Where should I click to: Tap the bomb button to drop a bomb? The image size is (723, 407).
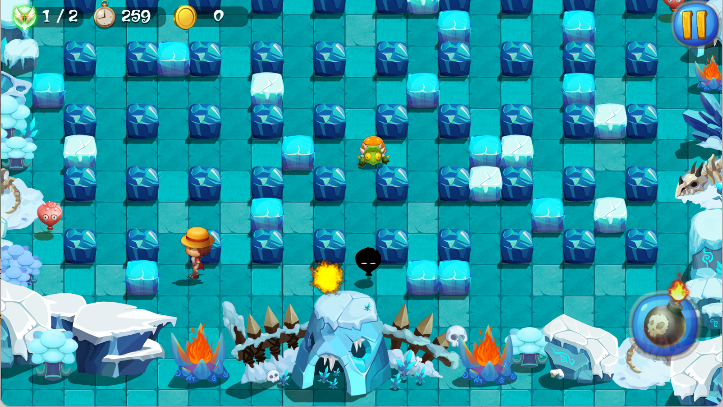[x=663, y=325]
